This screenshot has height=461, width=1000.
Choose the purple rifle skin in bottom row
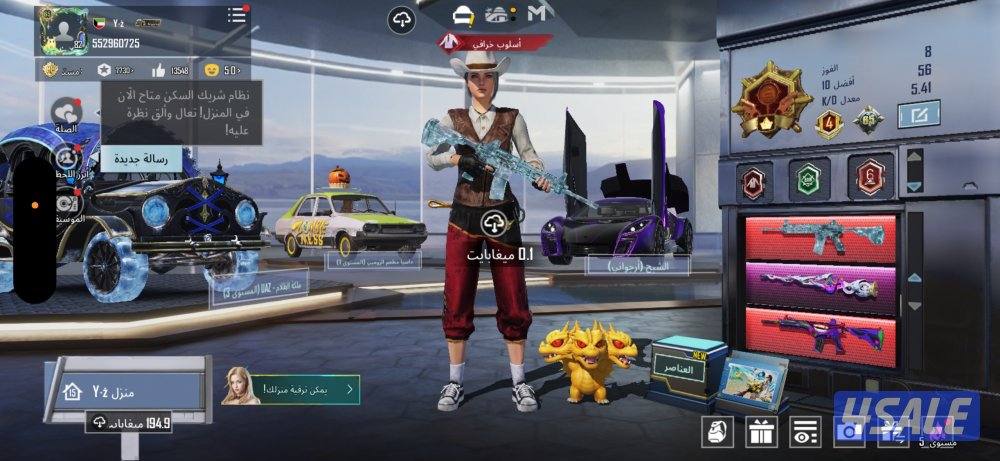pos(818,331)
